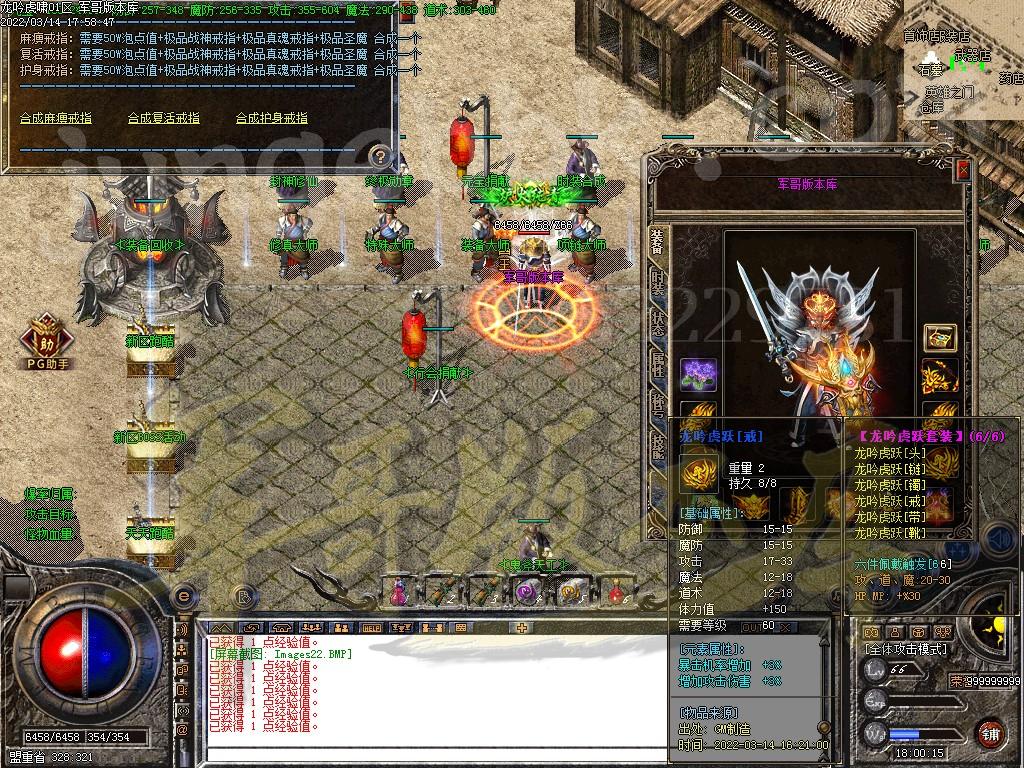Viewport: 1024px width, 768px height.
Task: Open the red 铺 shop button
Action: (x=990, y=733)
